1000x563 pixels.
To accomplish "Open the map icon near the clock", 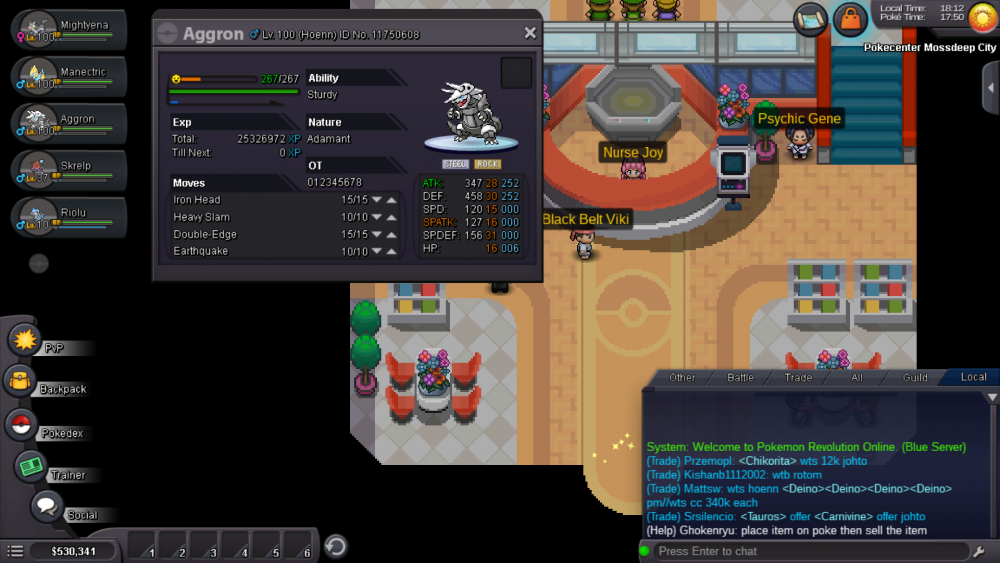I will point(810,18).
